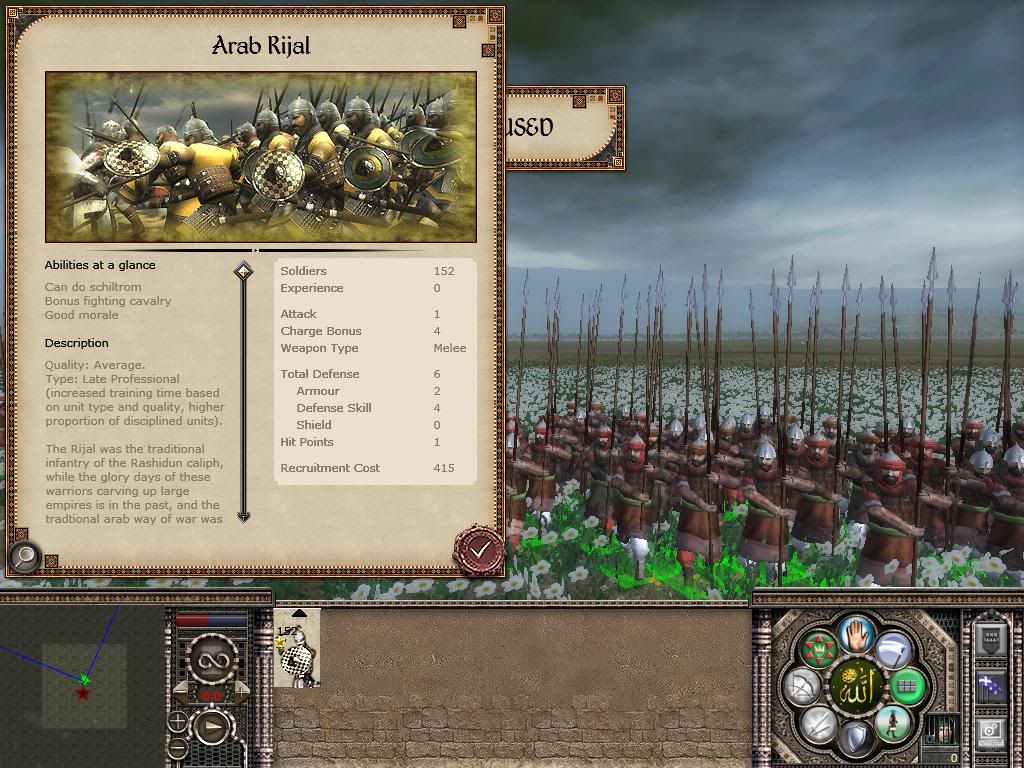Order withdraw with the white flag icon
1024x768 pixels.
(892, 651)
